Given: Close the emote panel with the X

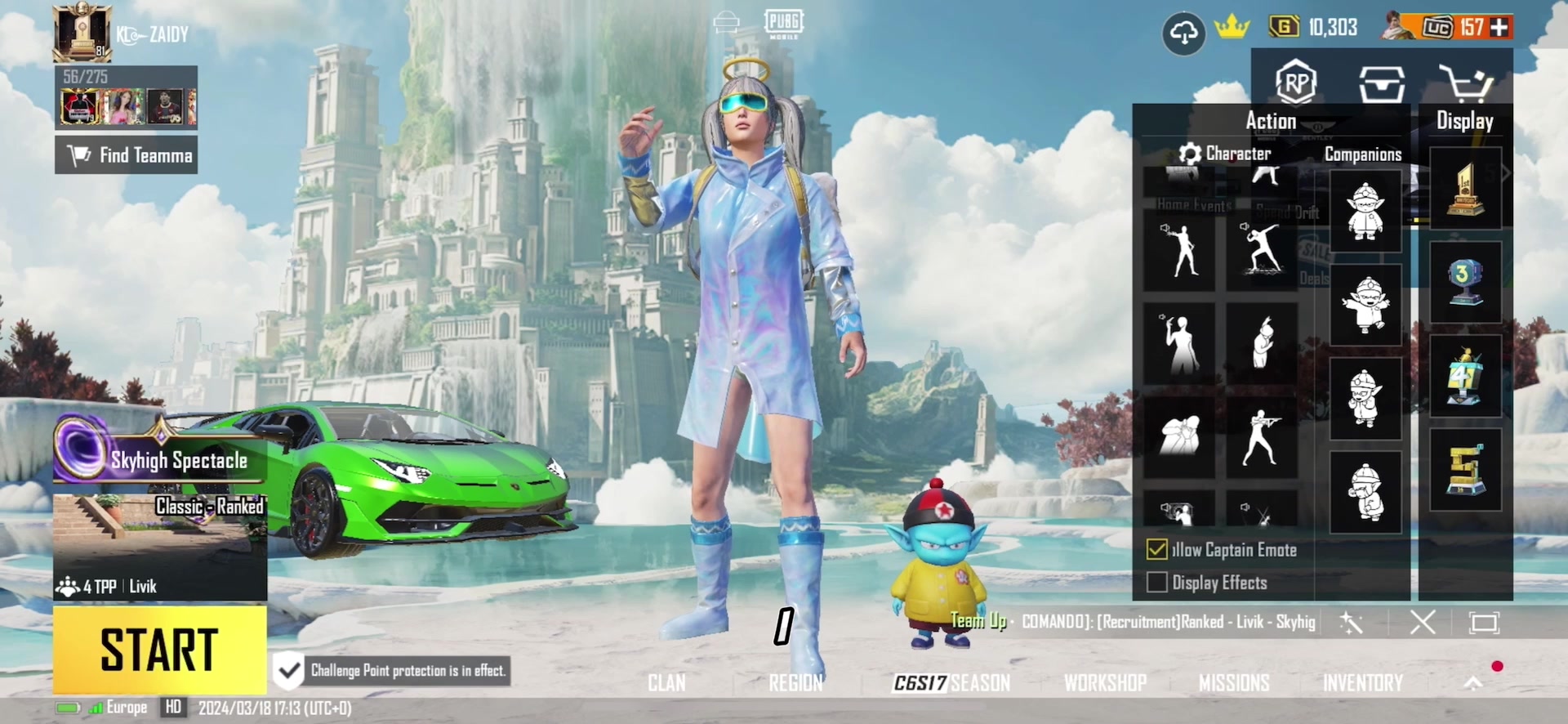Looking at the screenshot, I should click(1422, 623).
